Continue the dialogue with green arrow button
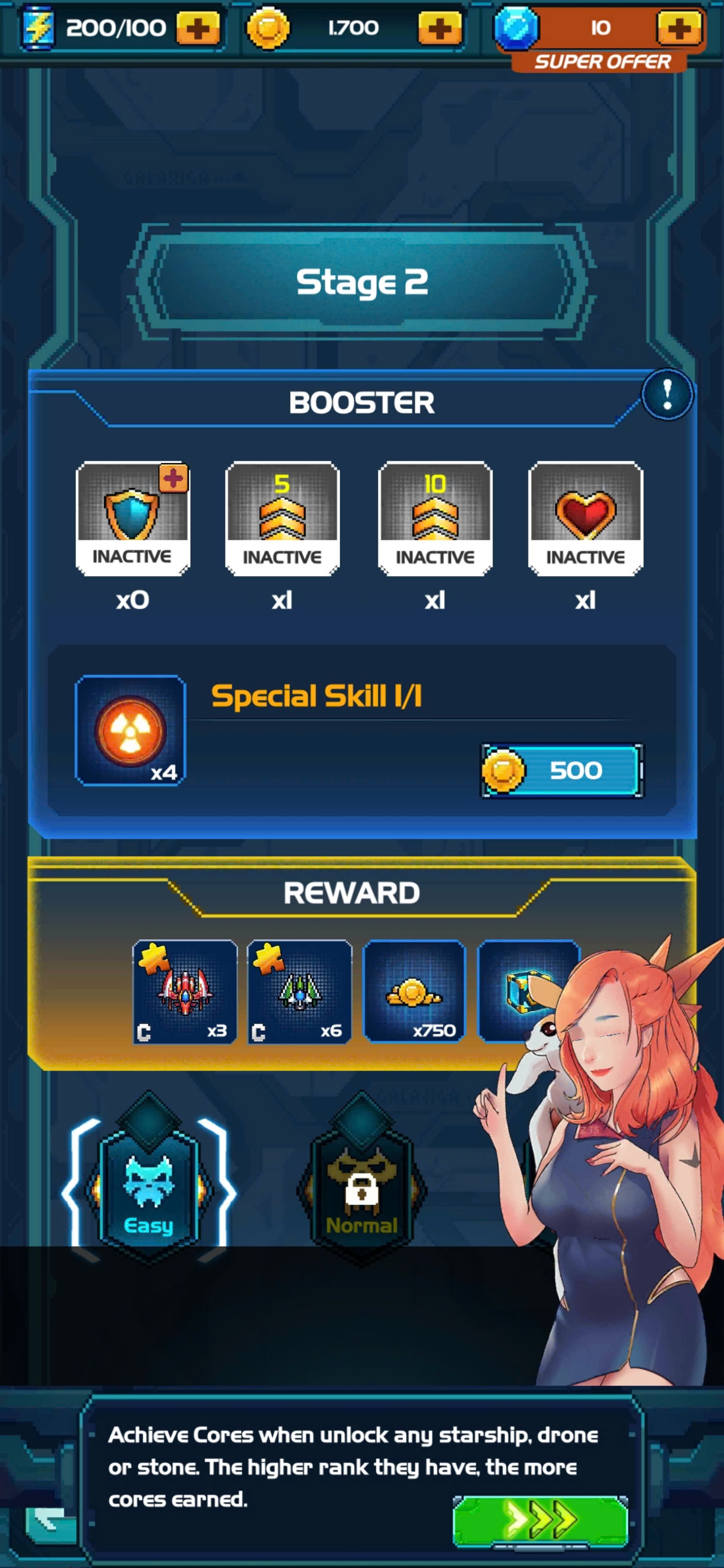This screenshot has height=1568, width=724. coord(540,1520)
